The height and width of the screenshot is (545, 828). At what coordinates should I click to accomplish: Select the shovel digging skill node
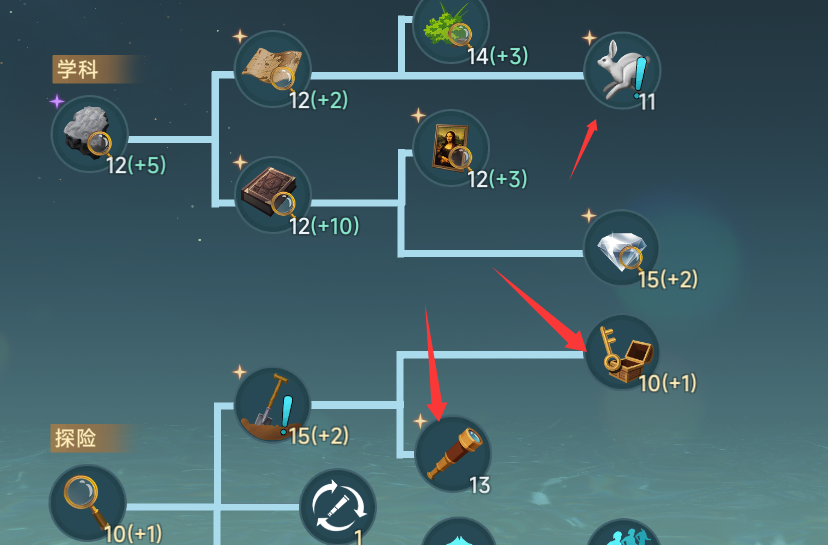[272, 406]
